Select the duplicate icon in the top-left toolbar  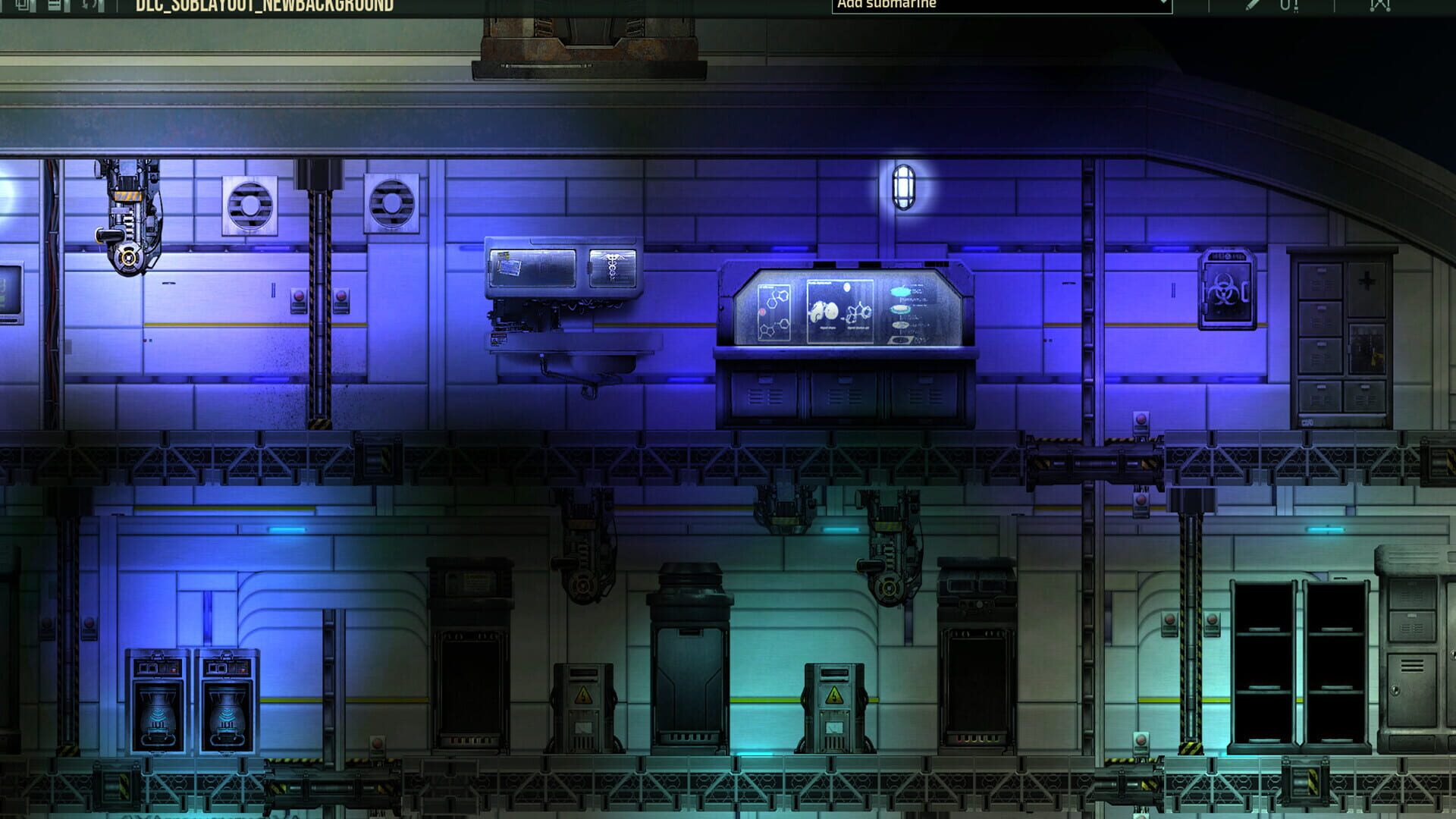24,6
